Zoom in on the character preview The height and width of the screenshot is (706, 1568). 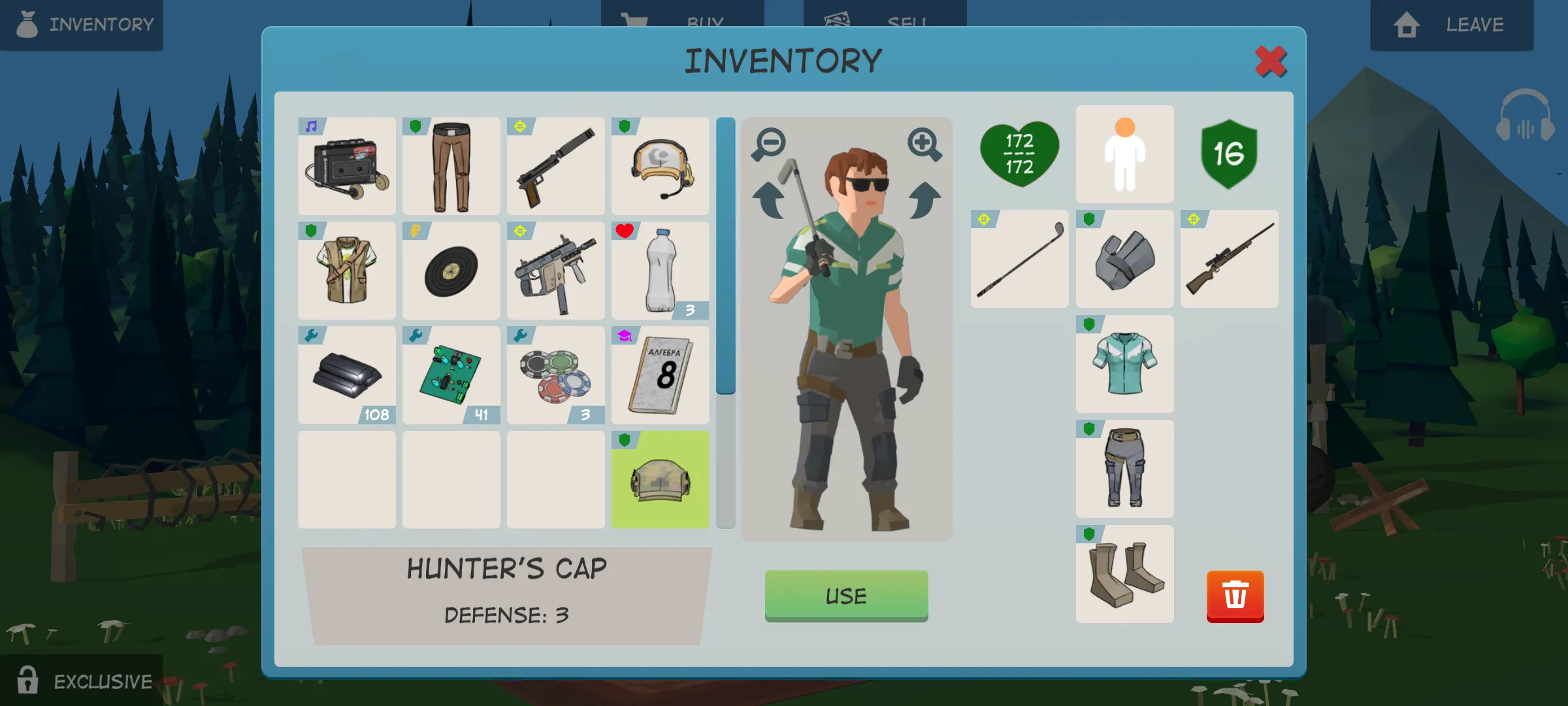924,144
